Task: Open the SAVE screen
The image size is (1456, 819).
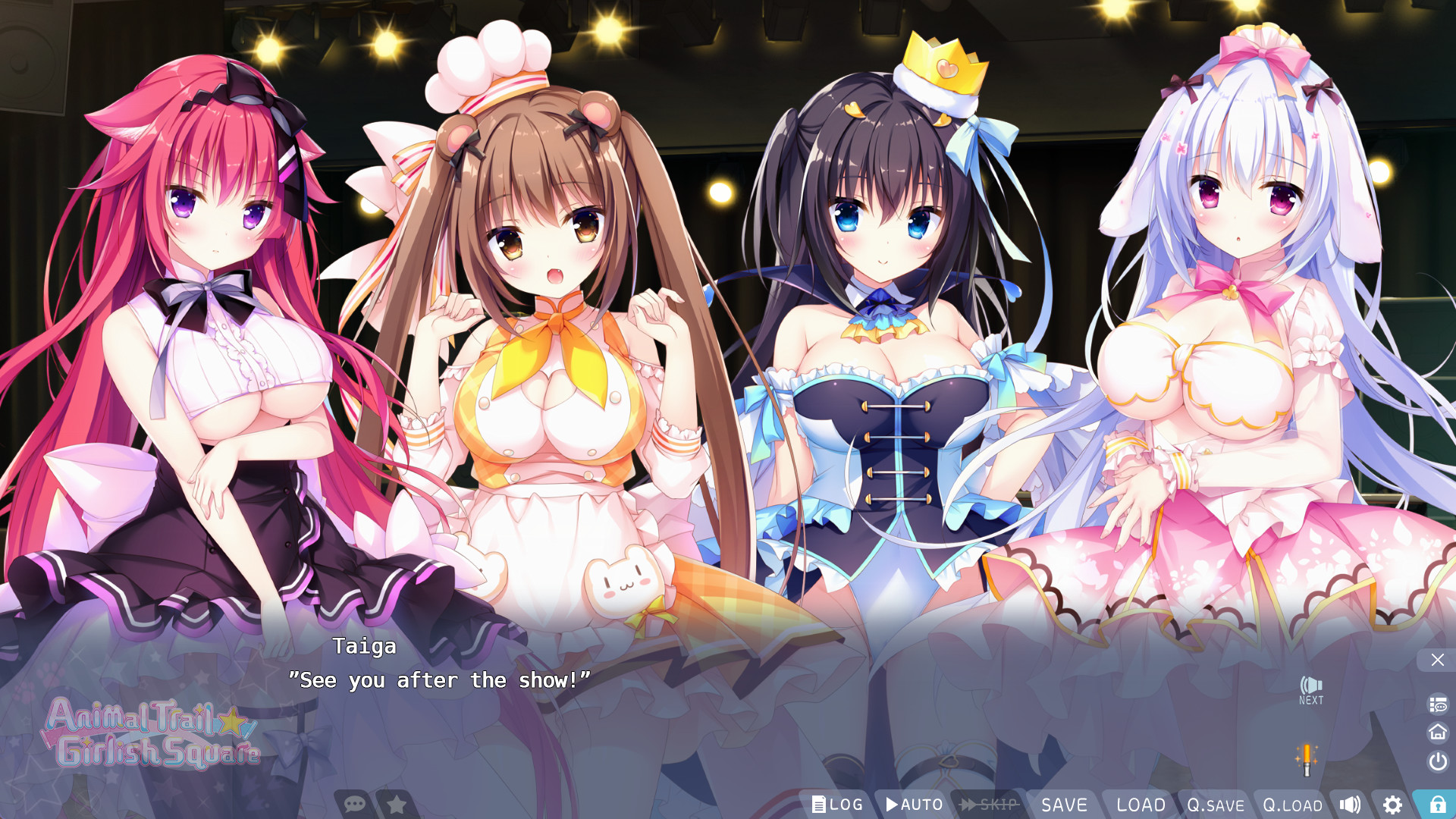Action: click(1065, 805)
